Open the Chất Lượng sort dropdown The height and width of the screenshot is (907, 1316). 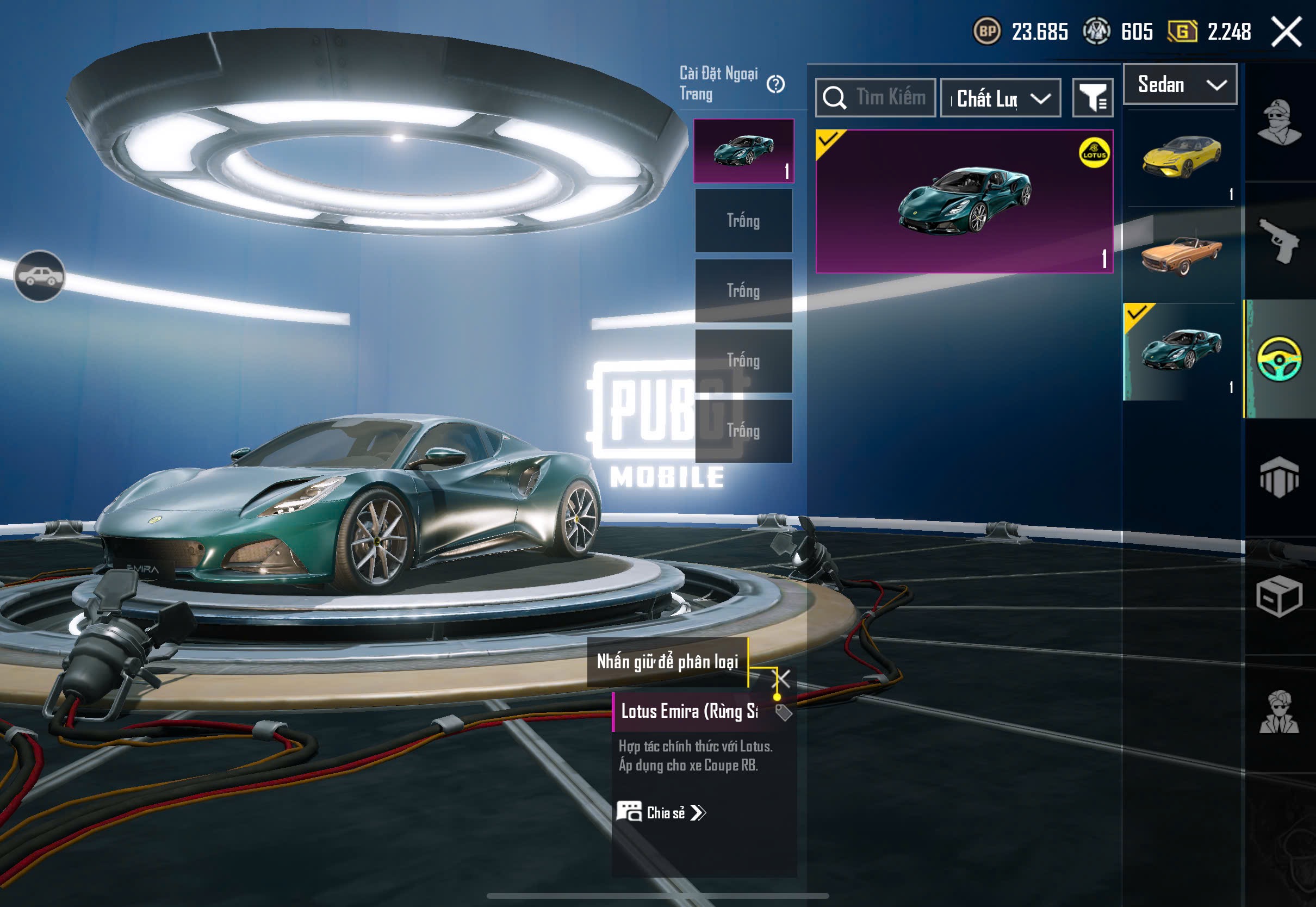click(1000, 98)
